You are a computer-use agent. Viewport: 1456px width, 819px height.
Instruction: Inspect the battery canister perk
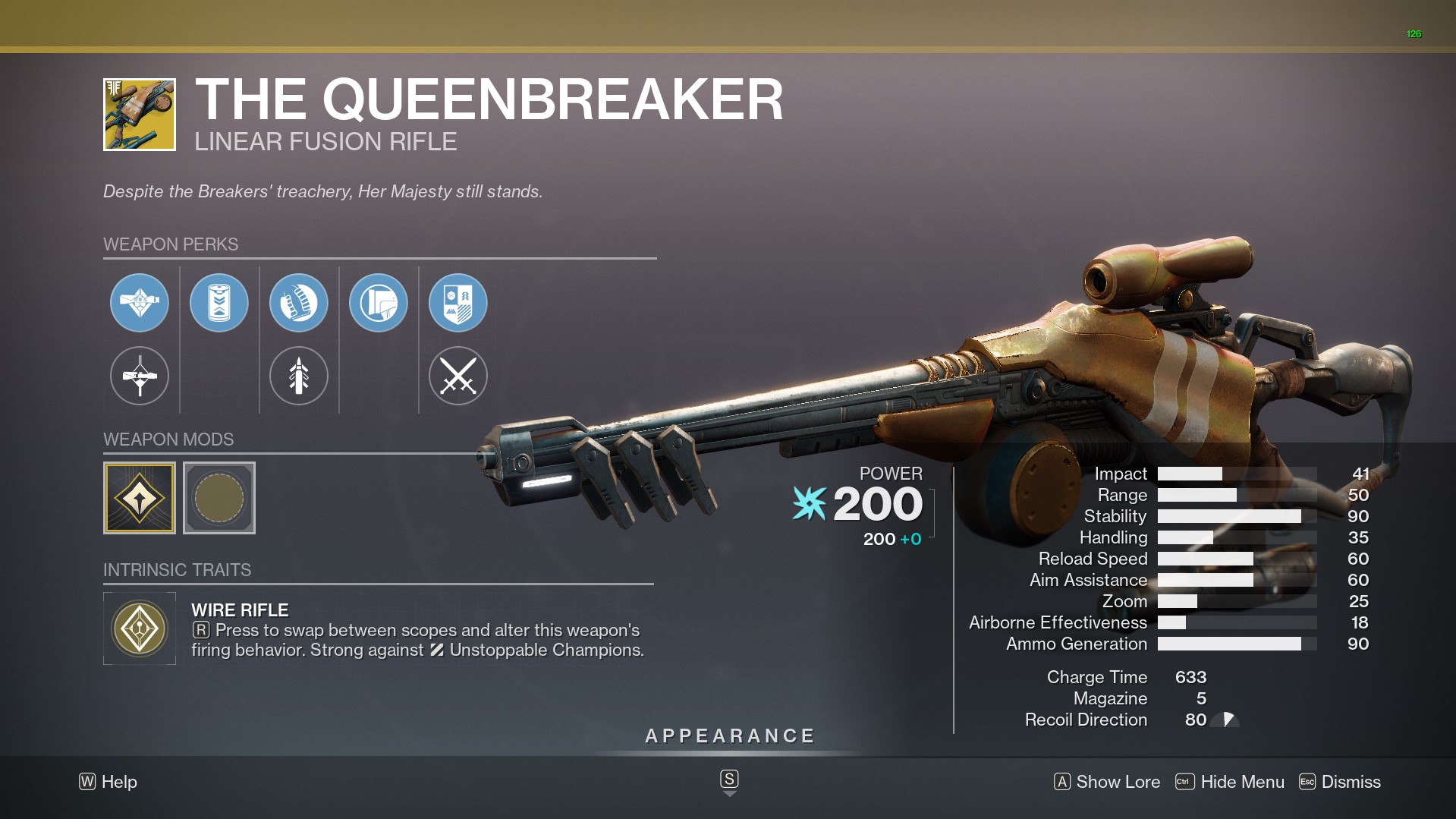pyautogui.click(x=219, y=303)
